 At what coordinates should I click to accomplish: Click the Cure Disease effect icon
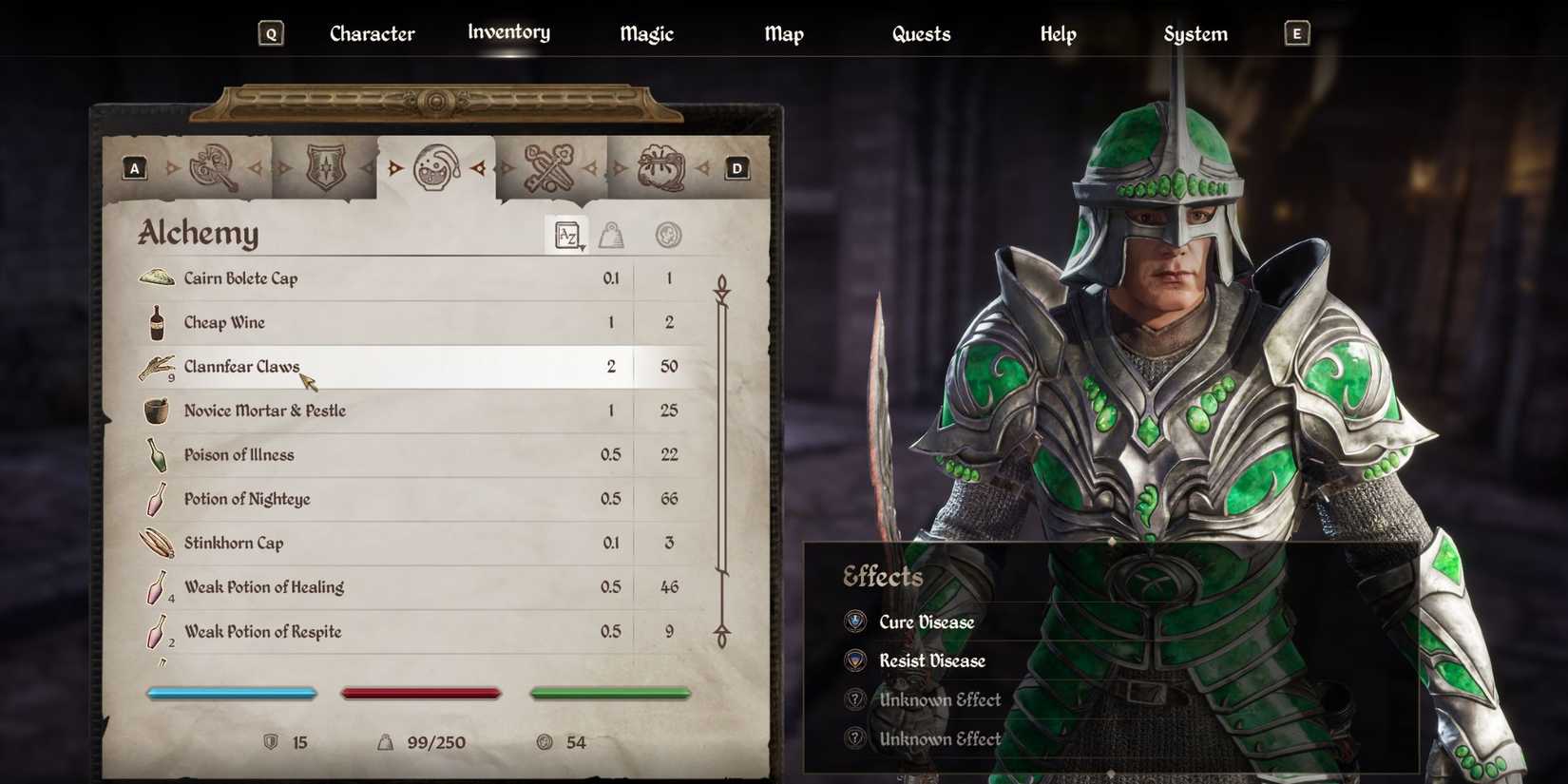[856, 621]
